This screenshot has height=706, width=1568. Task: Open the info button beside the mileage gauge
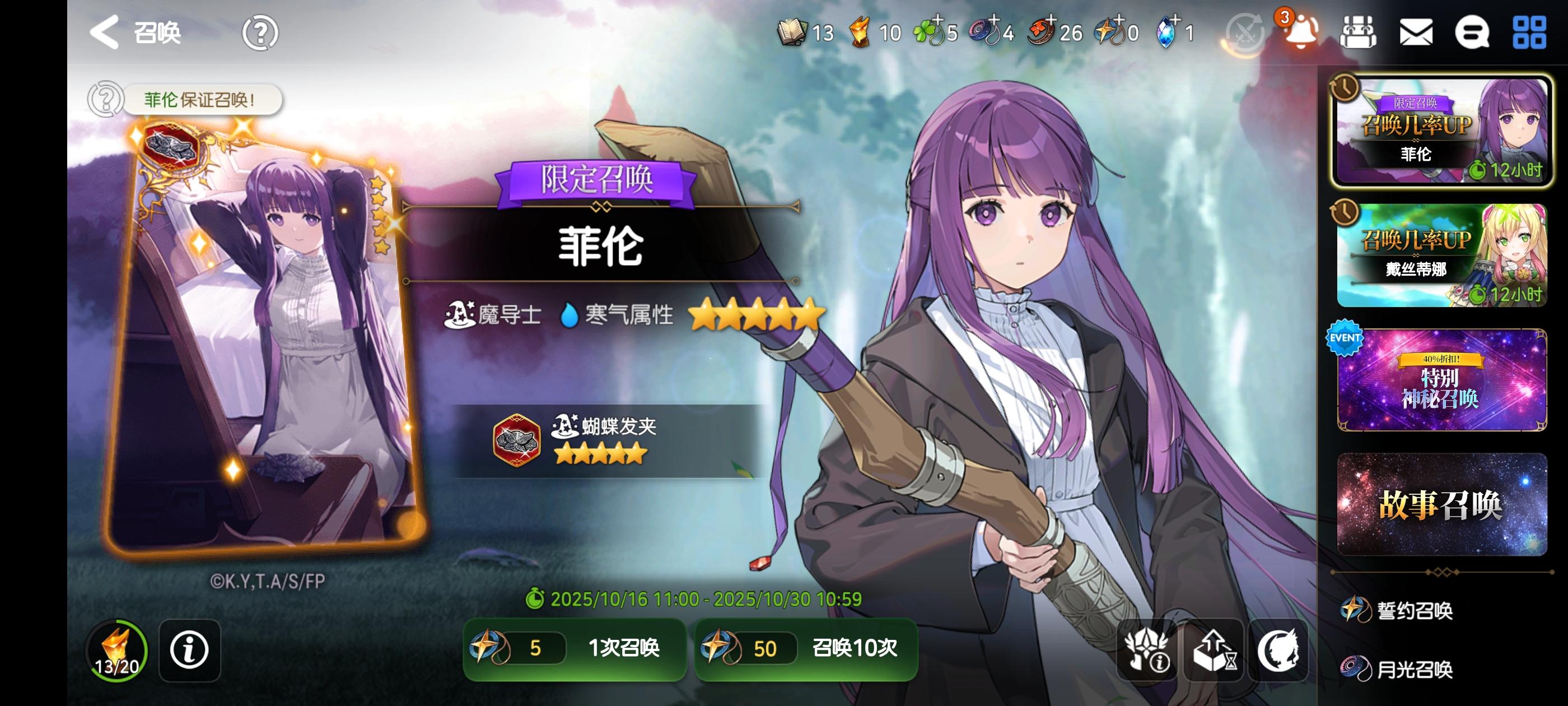click(x=189, y=651)
